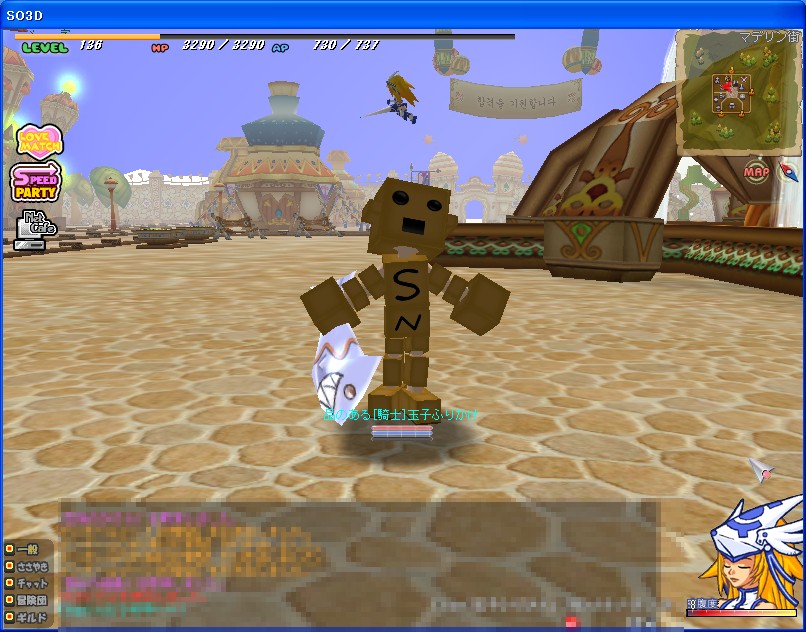Open the Speed Party icon

pos(36,183)
